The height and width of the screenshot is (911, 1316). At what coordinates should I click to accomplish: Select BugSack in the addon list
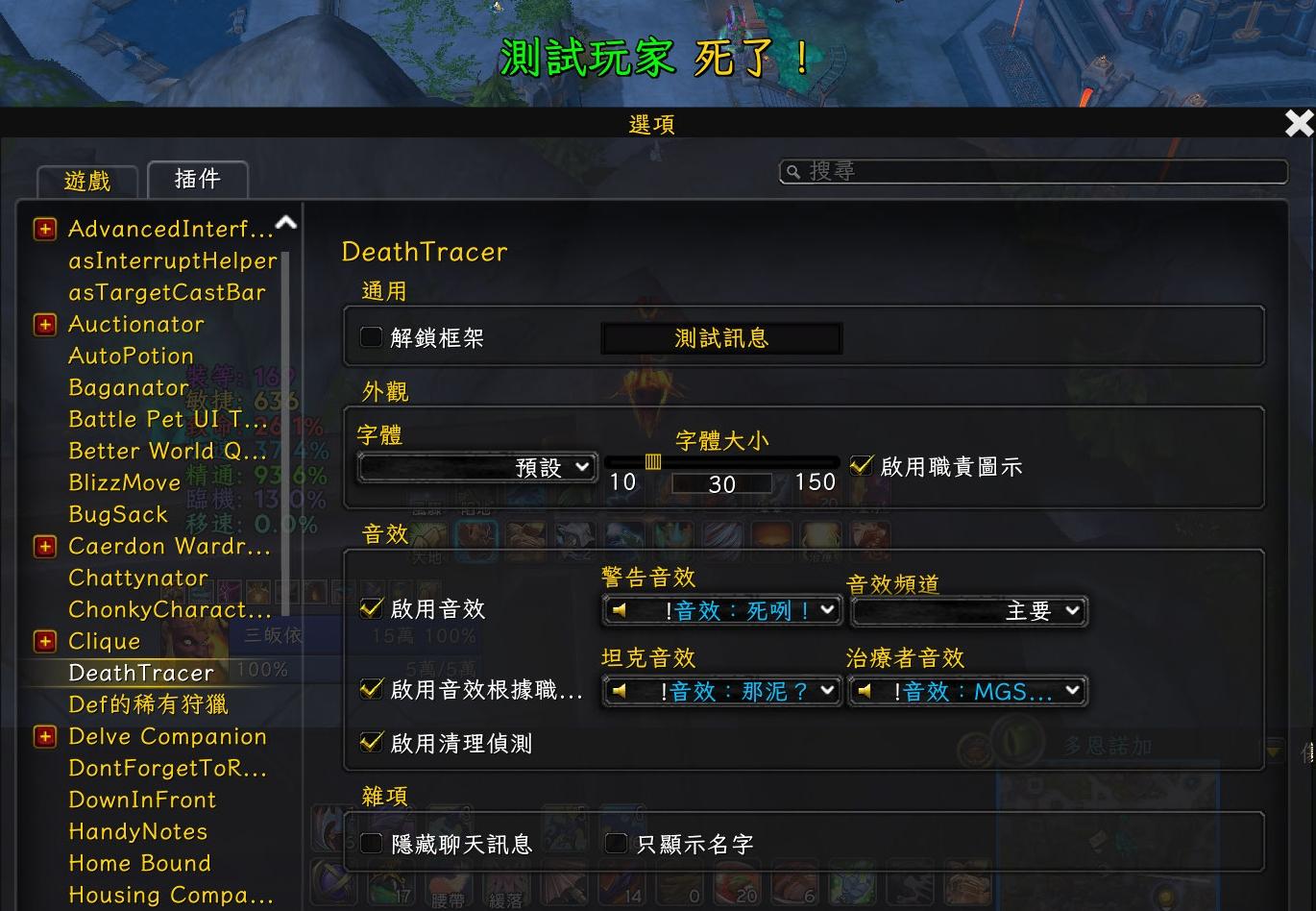tap(118, 514)
